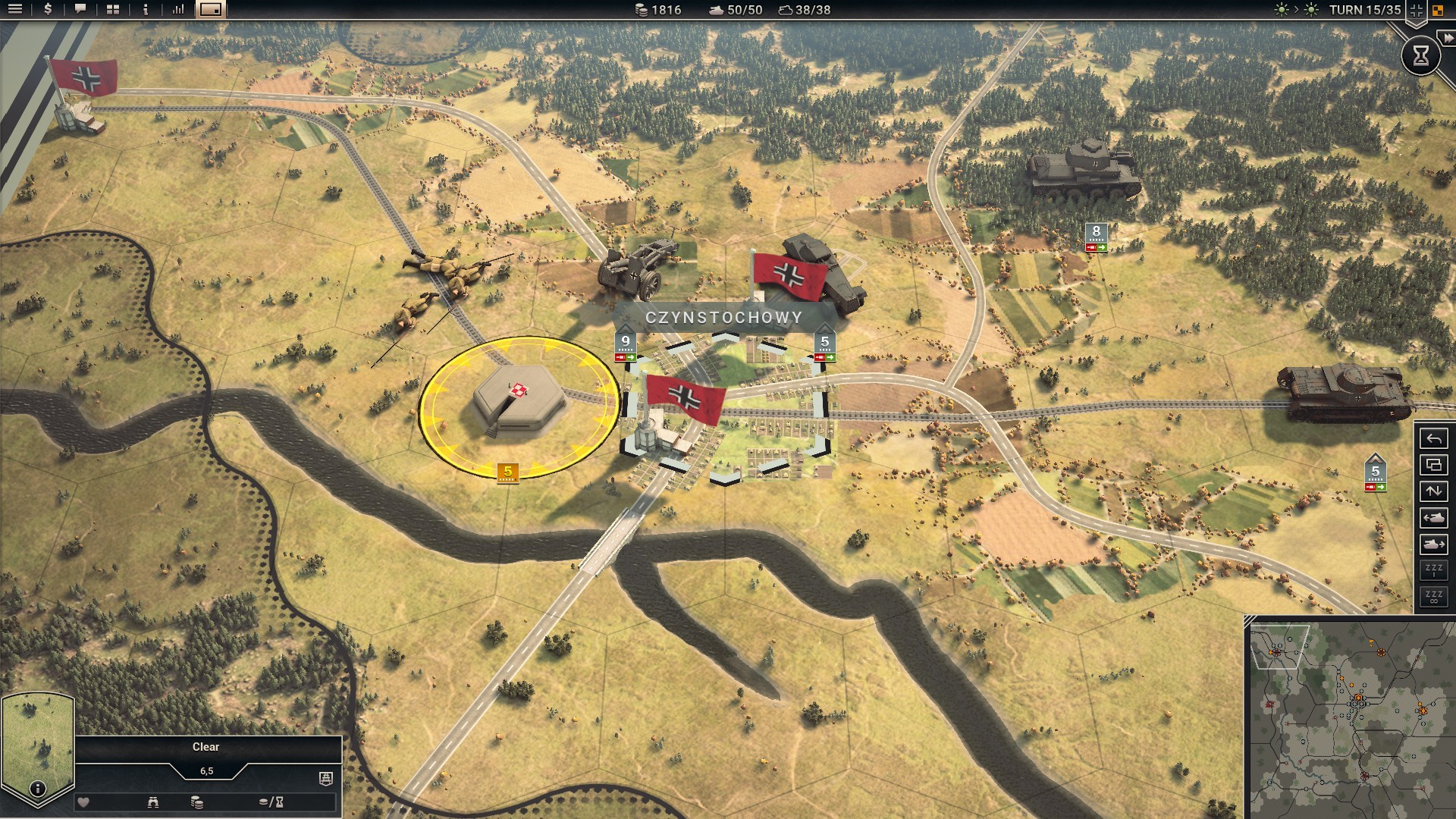This screenshot has width=1456, height=819.
Task: Click the up-down arrows switch button
Action: (1433, 491)
